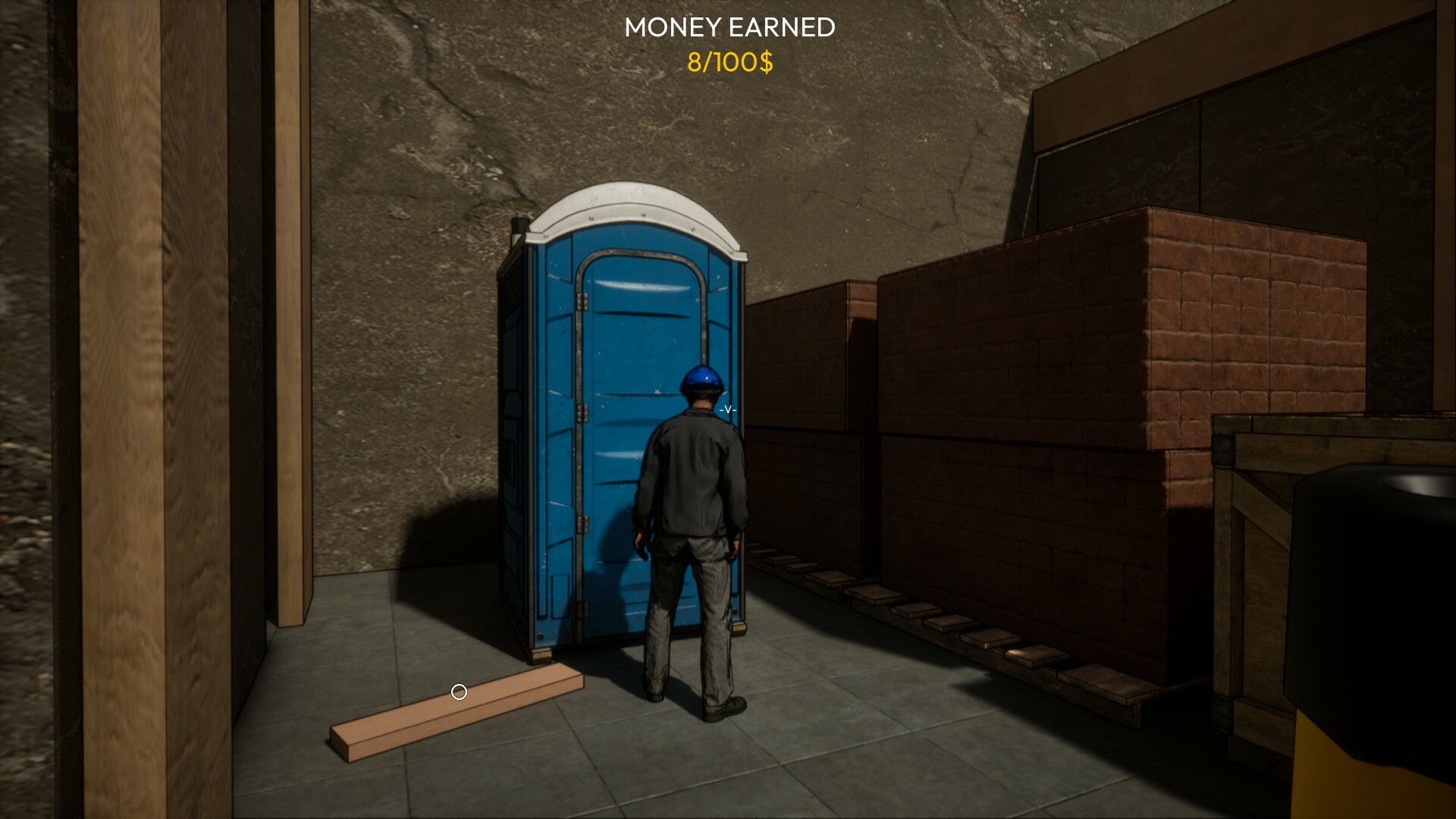The width and height of the screenshot is (1456, 819).
Task: Select the MONEY EARNED header text
Action: (728, 27)
